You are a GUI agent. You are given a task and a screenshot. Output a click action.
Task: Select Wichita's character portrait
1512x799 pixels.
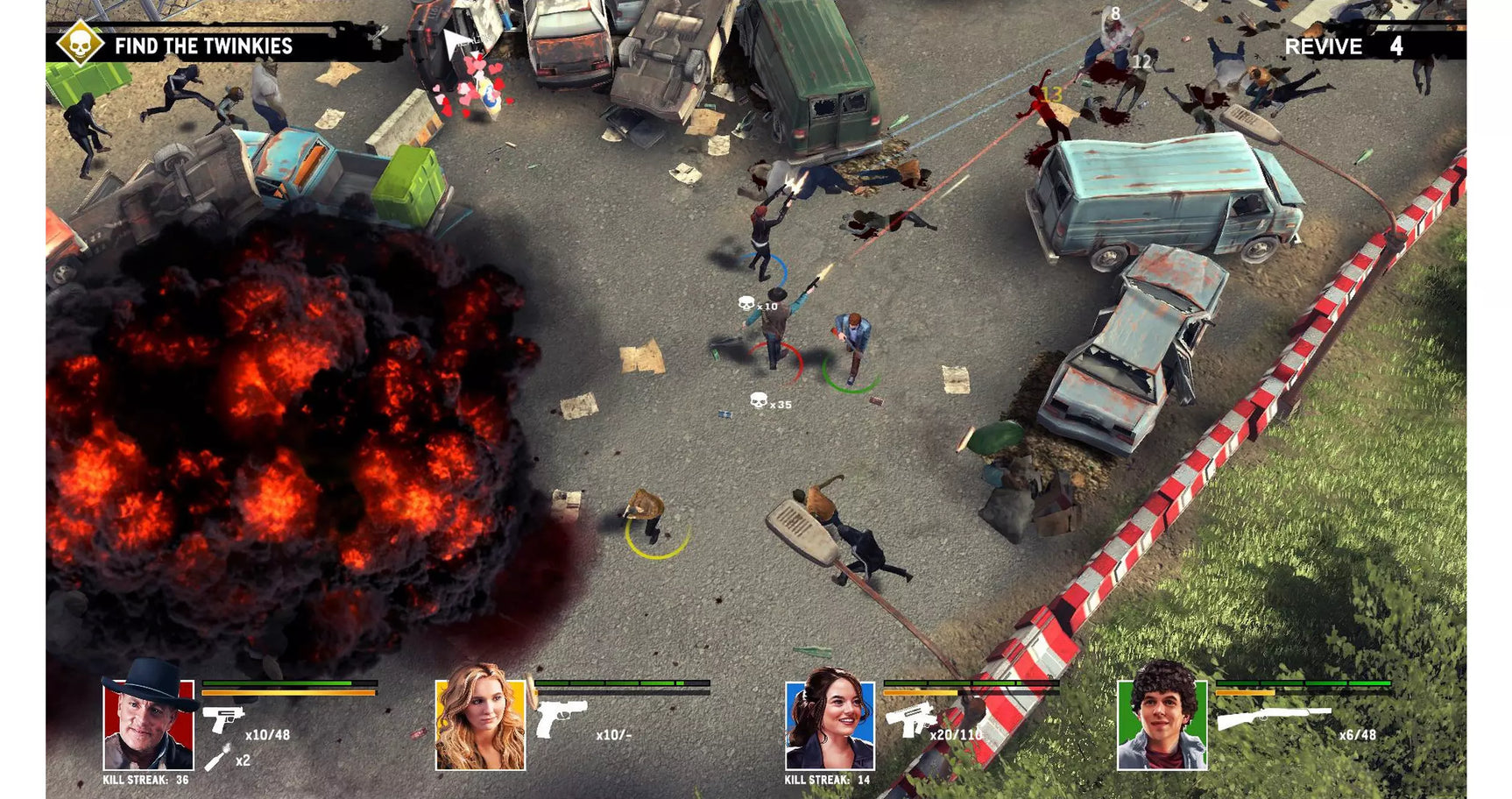coord(478,725)
